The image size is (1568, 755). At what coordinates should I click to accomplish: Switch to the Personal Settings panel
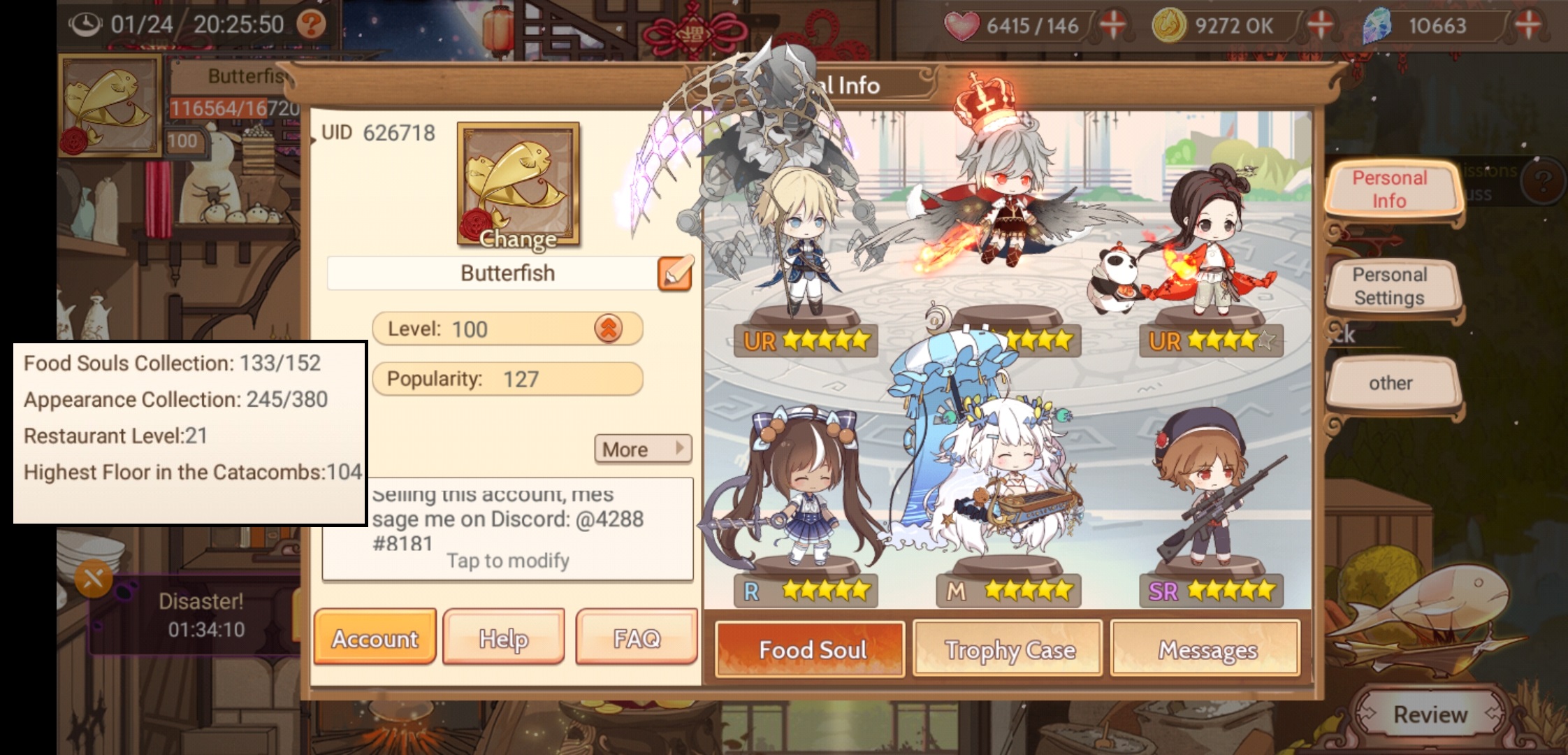pyautogui.click(x=1395, y=285)
